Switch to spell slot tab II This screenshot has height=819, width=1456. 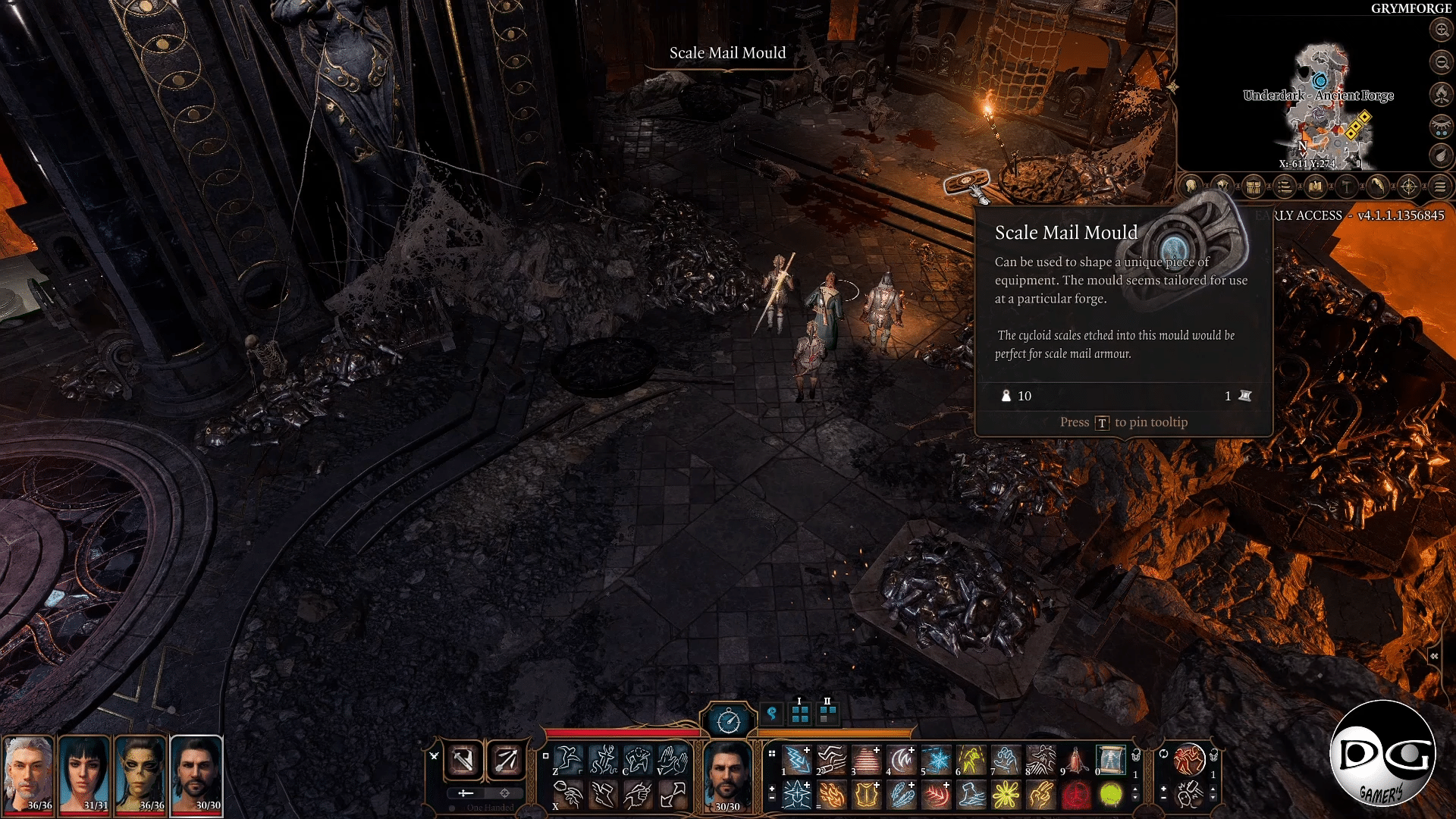[827, 714]
